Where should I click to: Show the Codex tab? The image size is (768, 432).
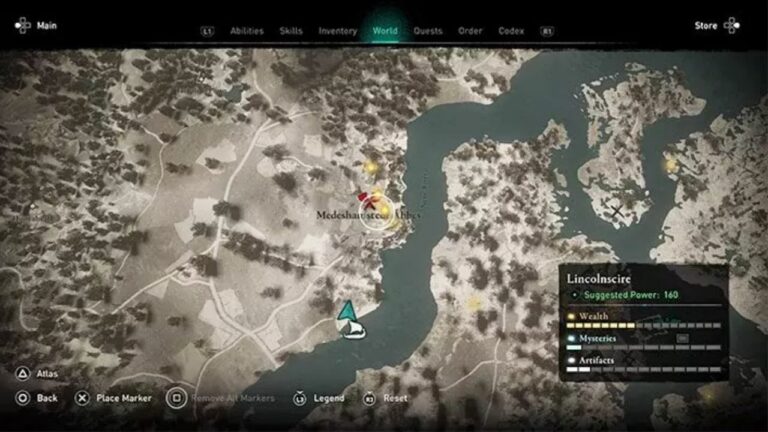tap(511, 31)
